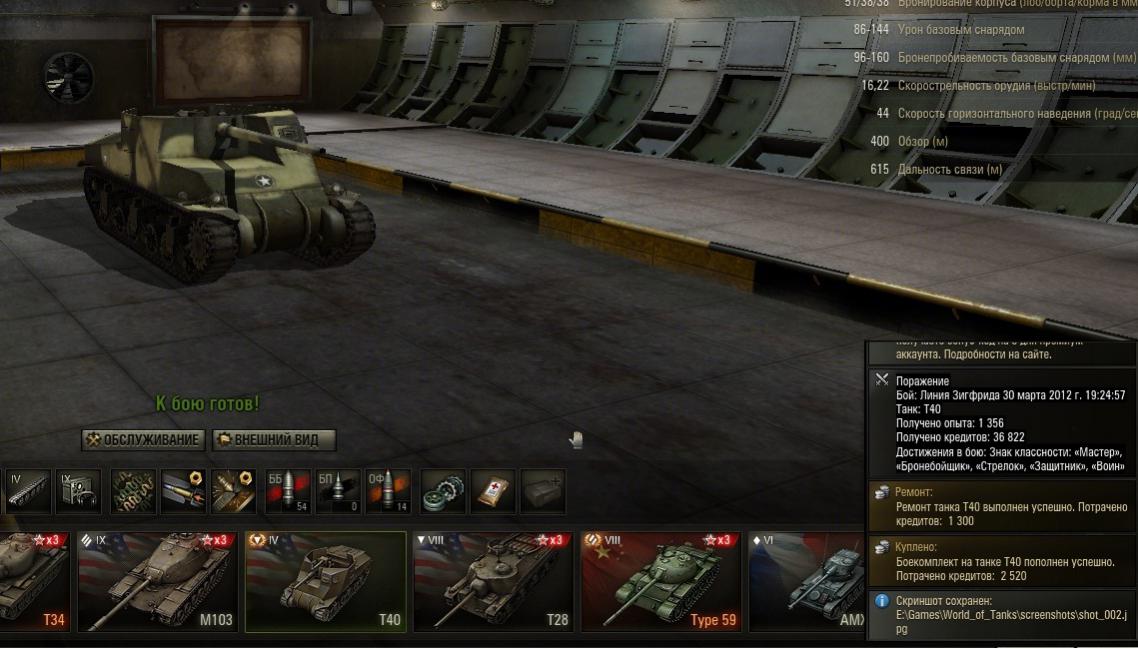Choose the ОФ high-explosive shell slot
1138x649 pixels.
388,491
